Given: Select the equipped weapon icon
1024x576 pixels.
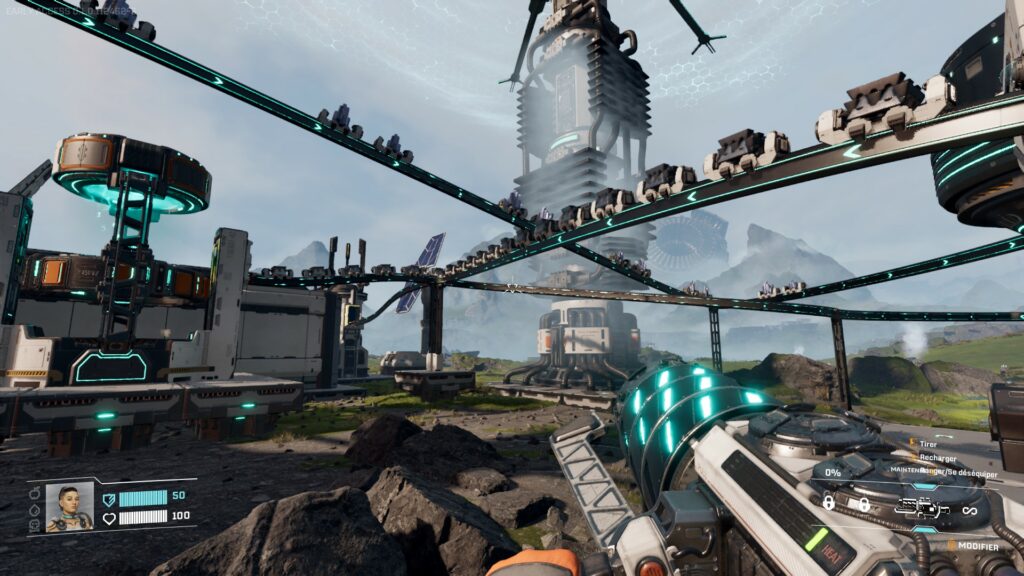Looking at the screenshot, I should (922, 509).
